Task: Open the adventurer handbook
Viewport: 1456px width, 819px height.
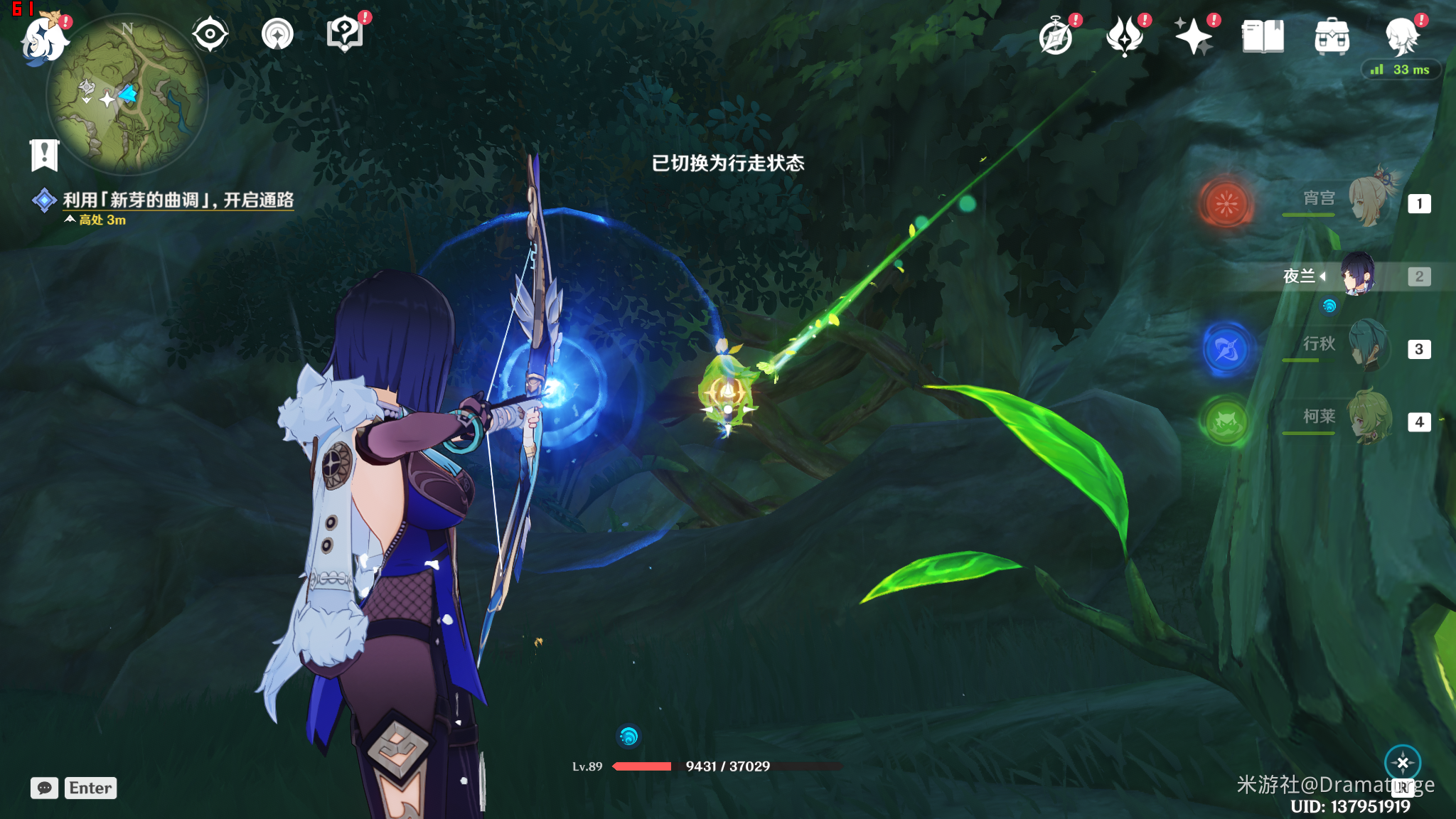Action: (x=1263, y=37)
